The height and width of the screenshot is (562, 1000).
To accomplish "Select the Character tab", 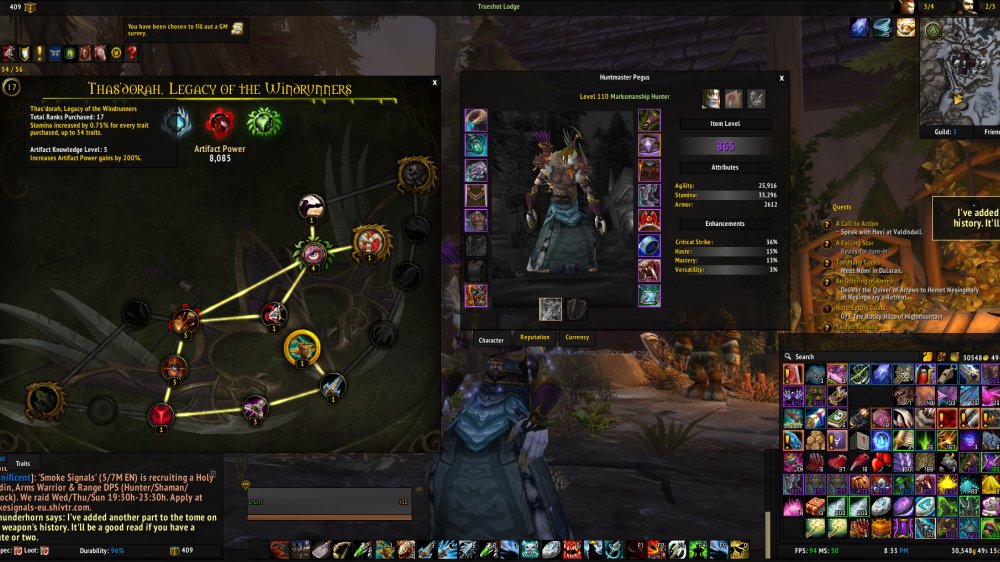I will tap(491, 340).
